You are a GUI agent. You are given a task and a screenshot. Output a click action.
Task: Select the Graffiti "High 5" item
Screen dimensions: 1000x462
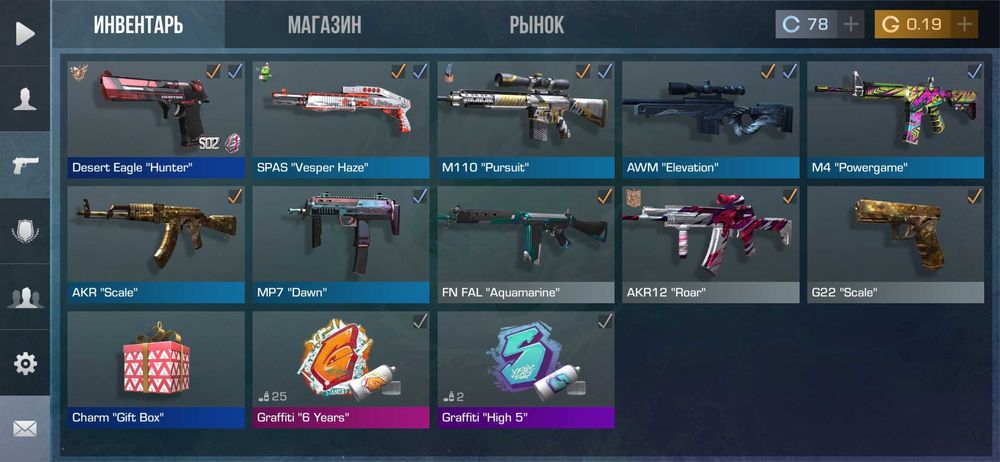(526, 368)
